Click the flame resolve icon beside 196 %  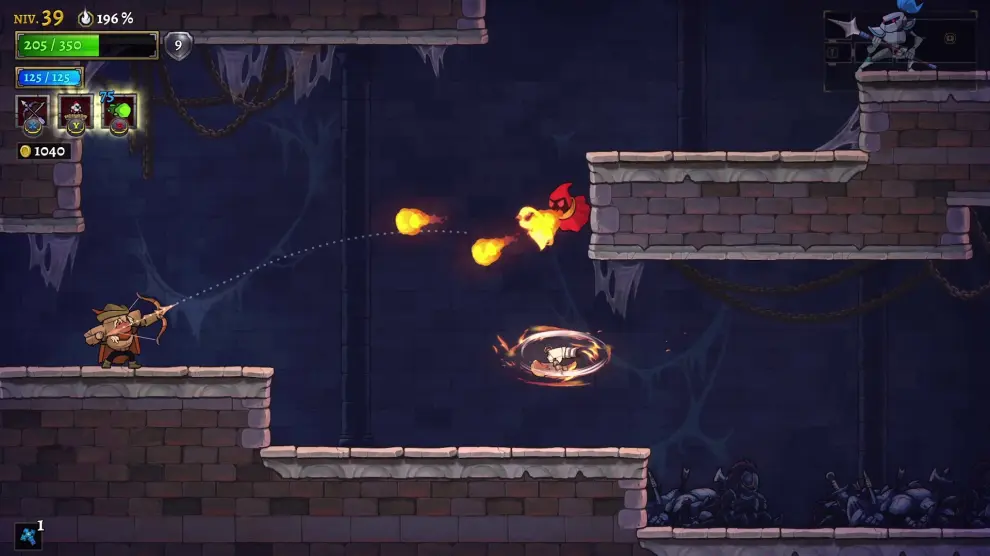point(85,18)
